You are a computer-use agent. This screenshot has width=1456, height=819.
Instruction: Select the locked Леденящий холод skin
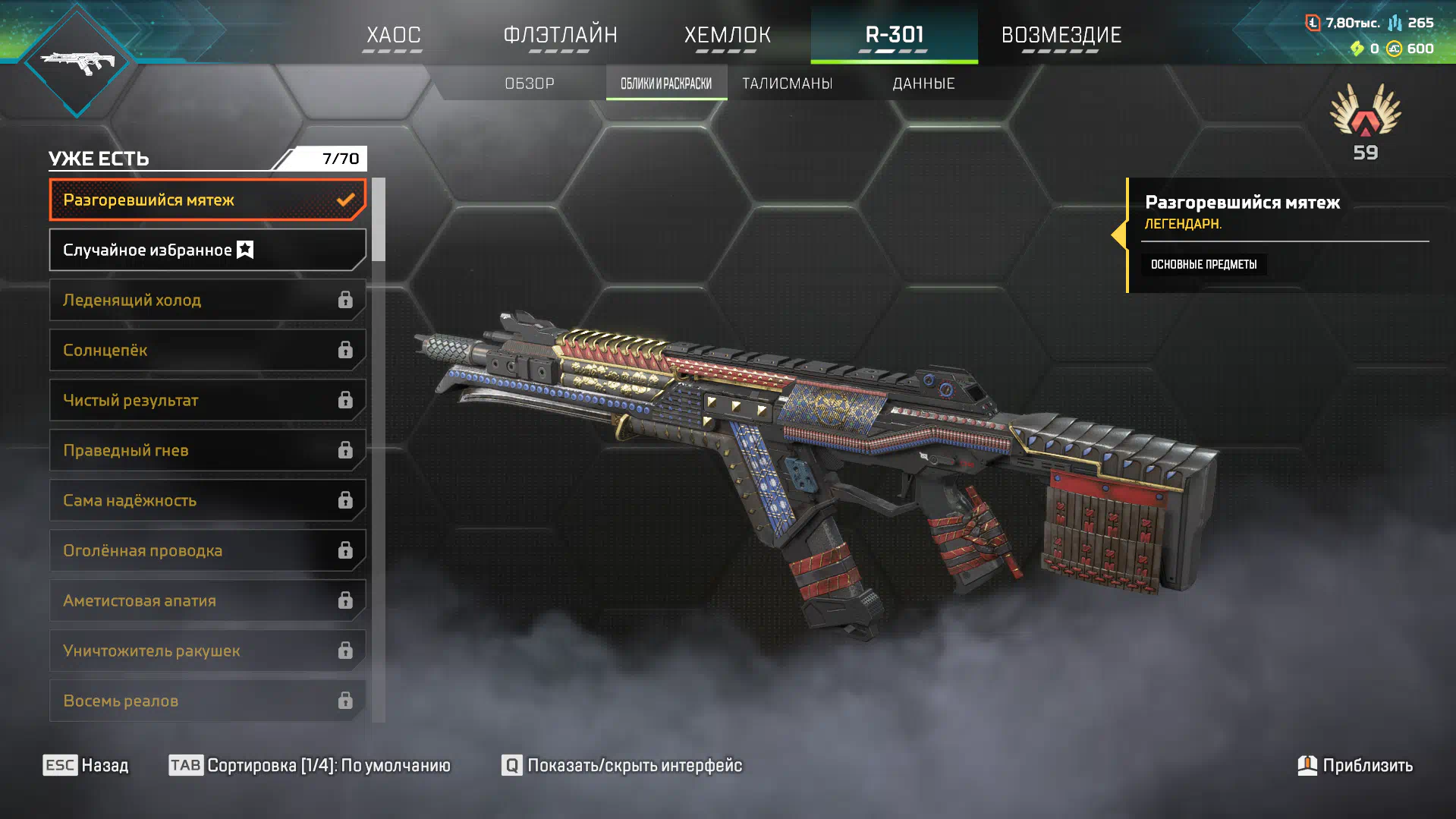pos(207,301)
